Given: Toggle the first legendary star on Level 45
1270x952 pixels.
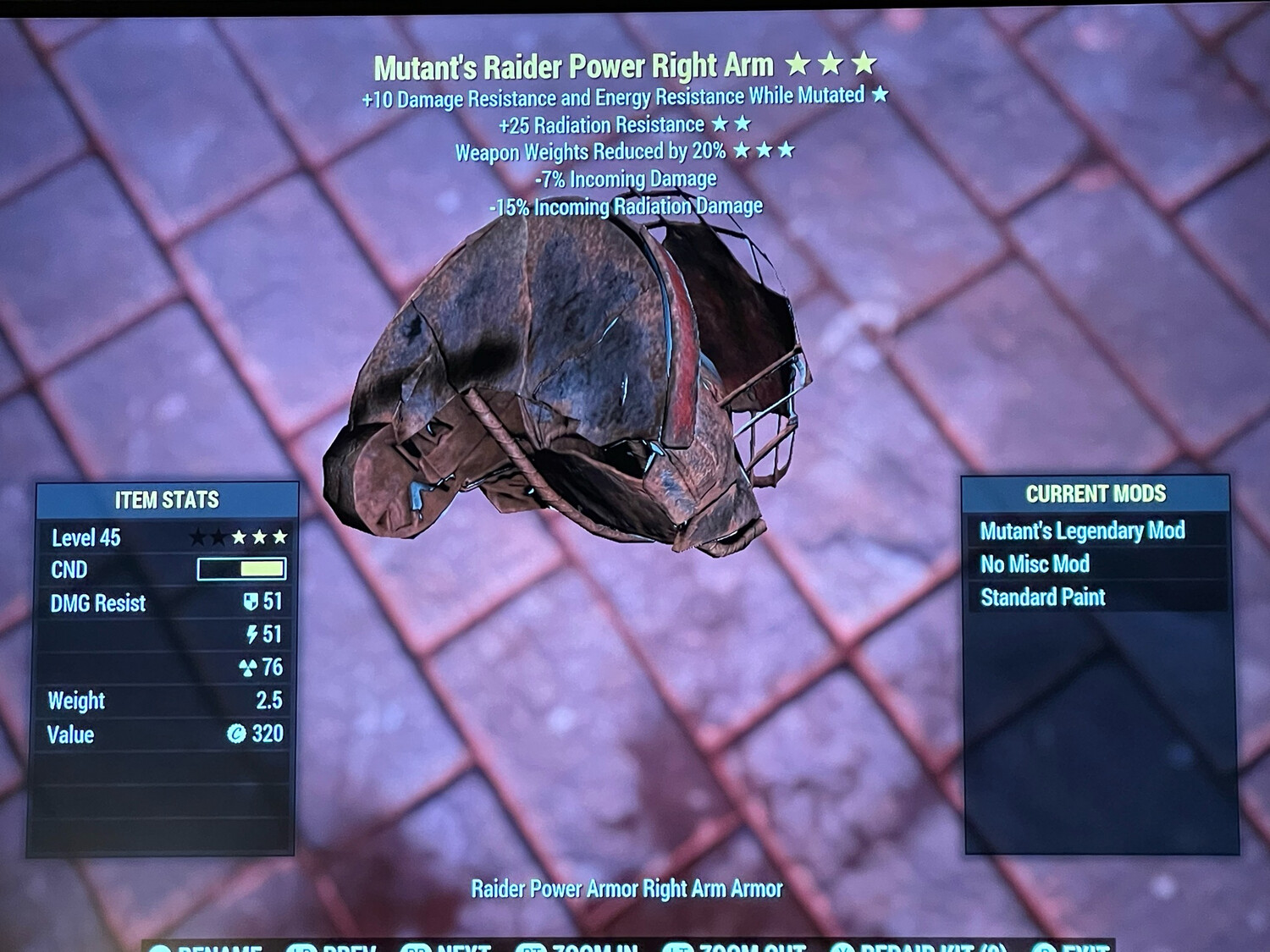Looking at the screenshot, I should click(201, 537).
